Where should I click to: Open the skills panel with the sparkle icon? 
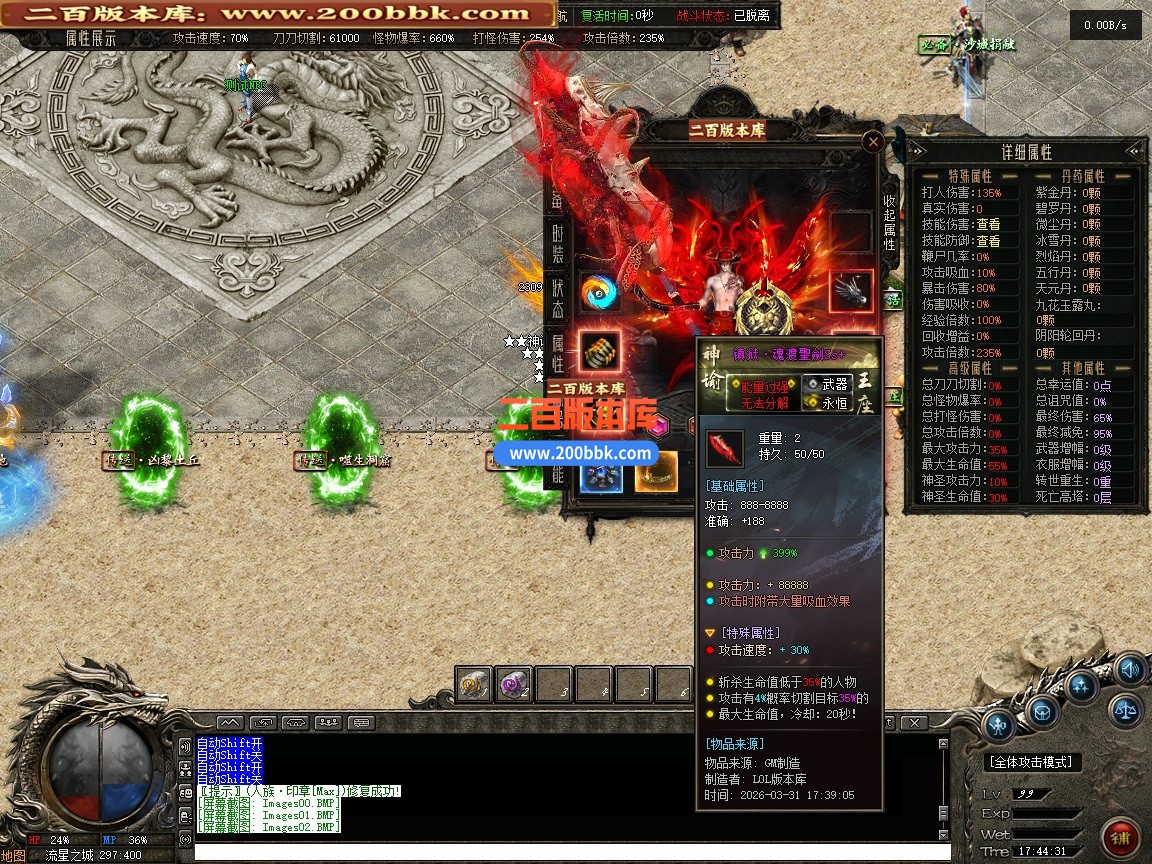[1082, 685]
